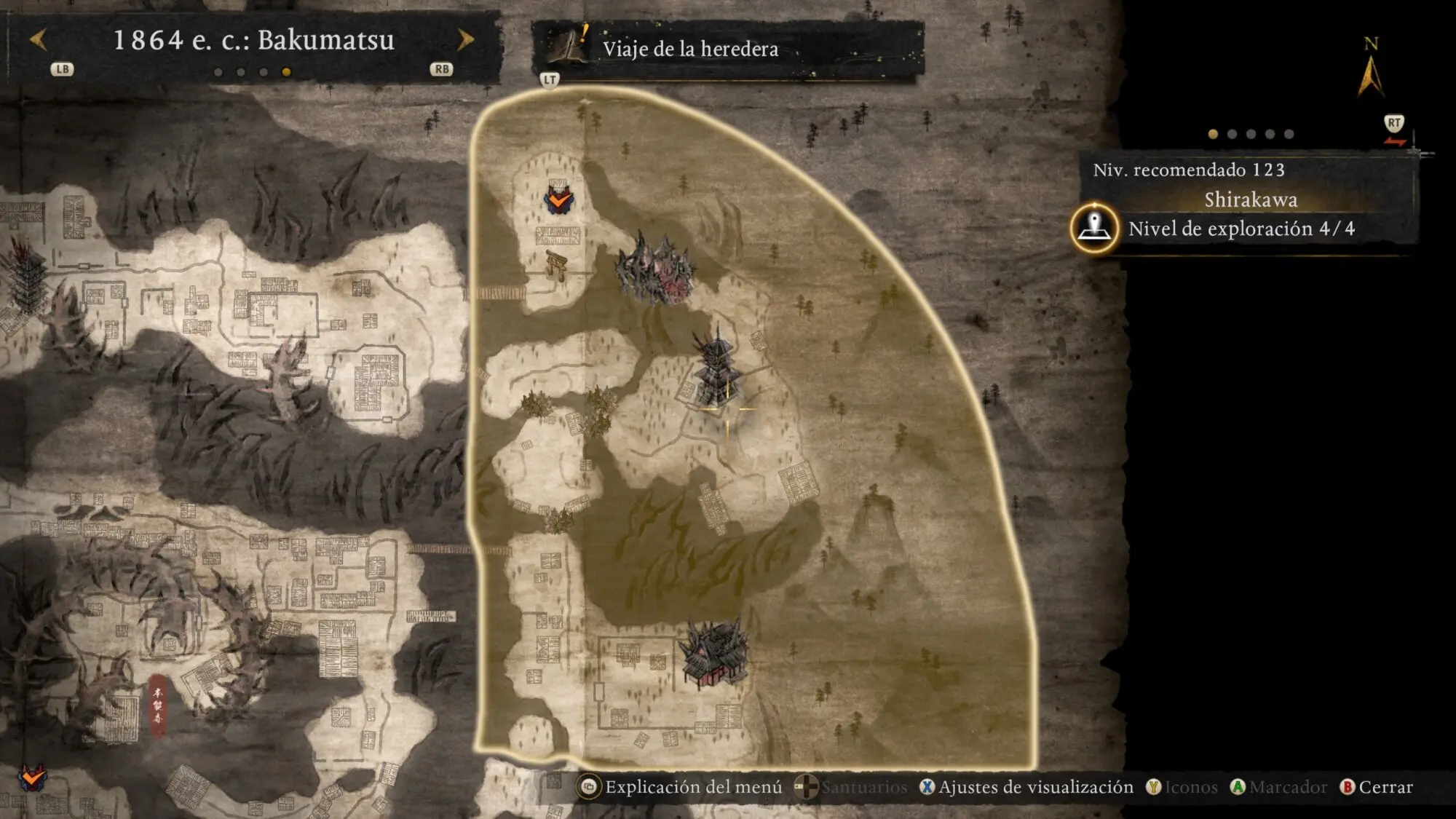Image resolution: width=1456 pixels, height=819 pixels.
Task: Place a map marker with Marcador
Action: [1278, 787]
